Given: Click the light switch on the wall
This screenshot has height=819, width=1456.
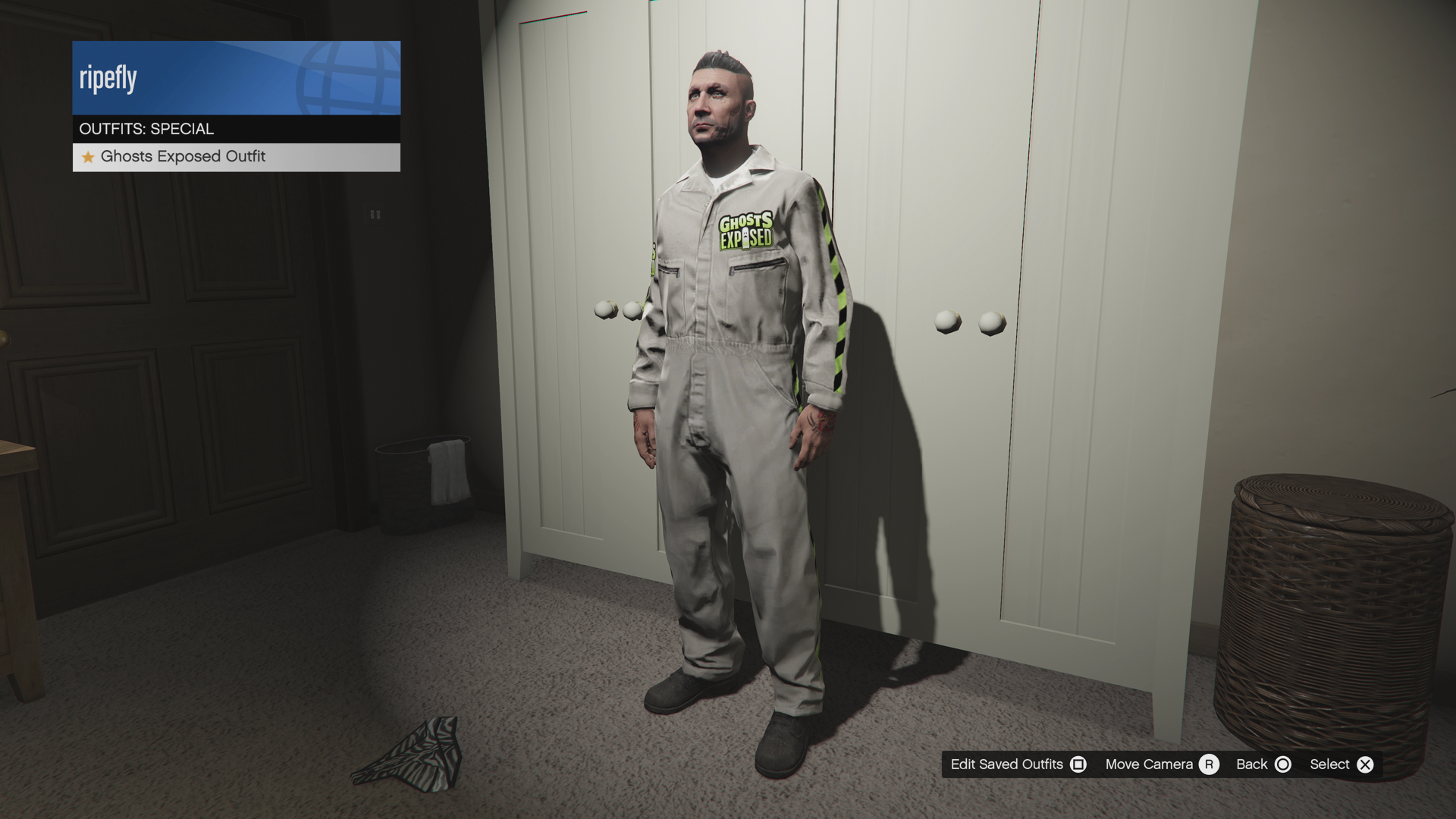Looking at the screenshot, I should (x=376, y=215).
